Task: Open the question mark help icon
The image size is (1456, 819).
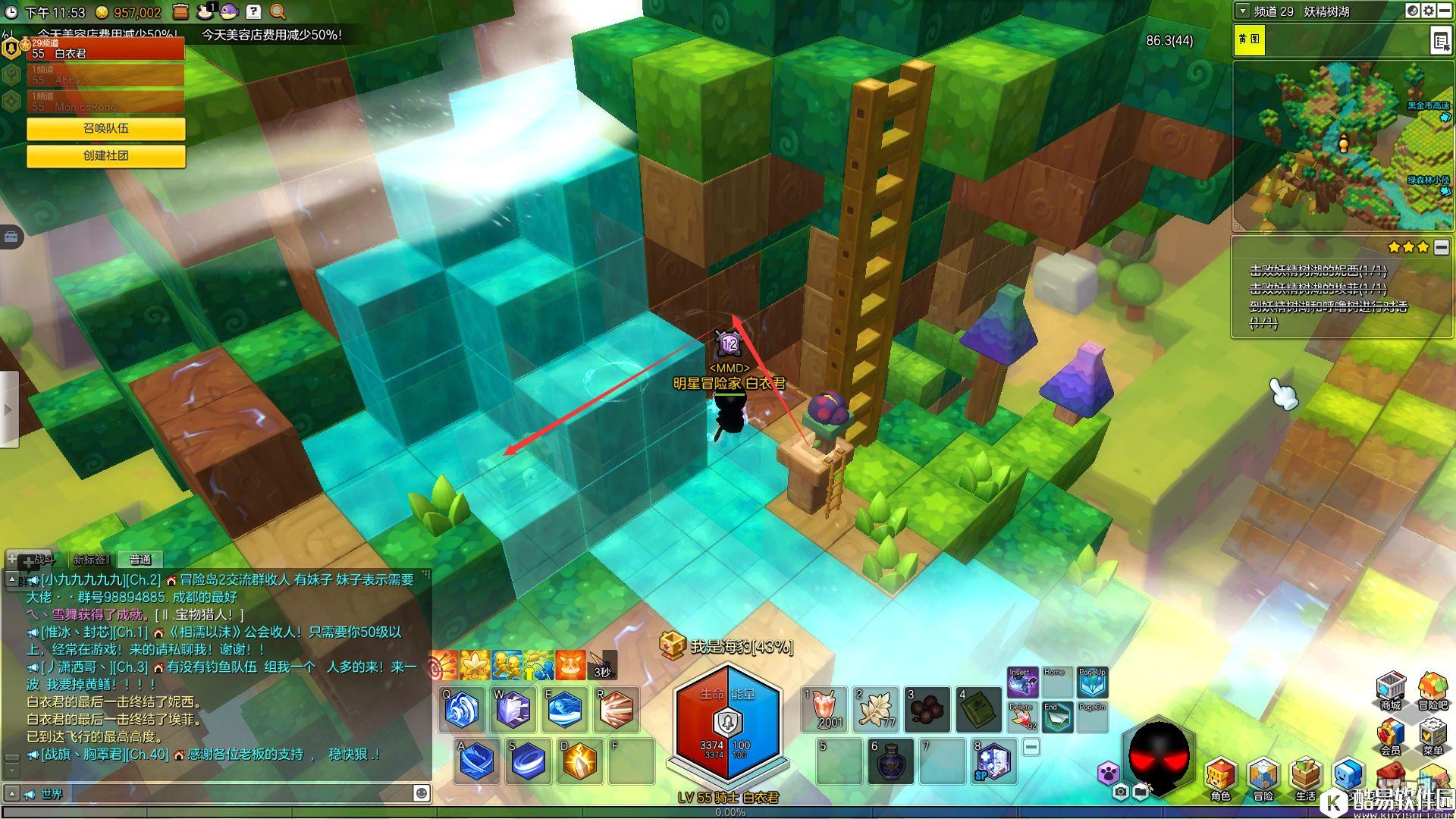Action: click(x=253, y=12)
